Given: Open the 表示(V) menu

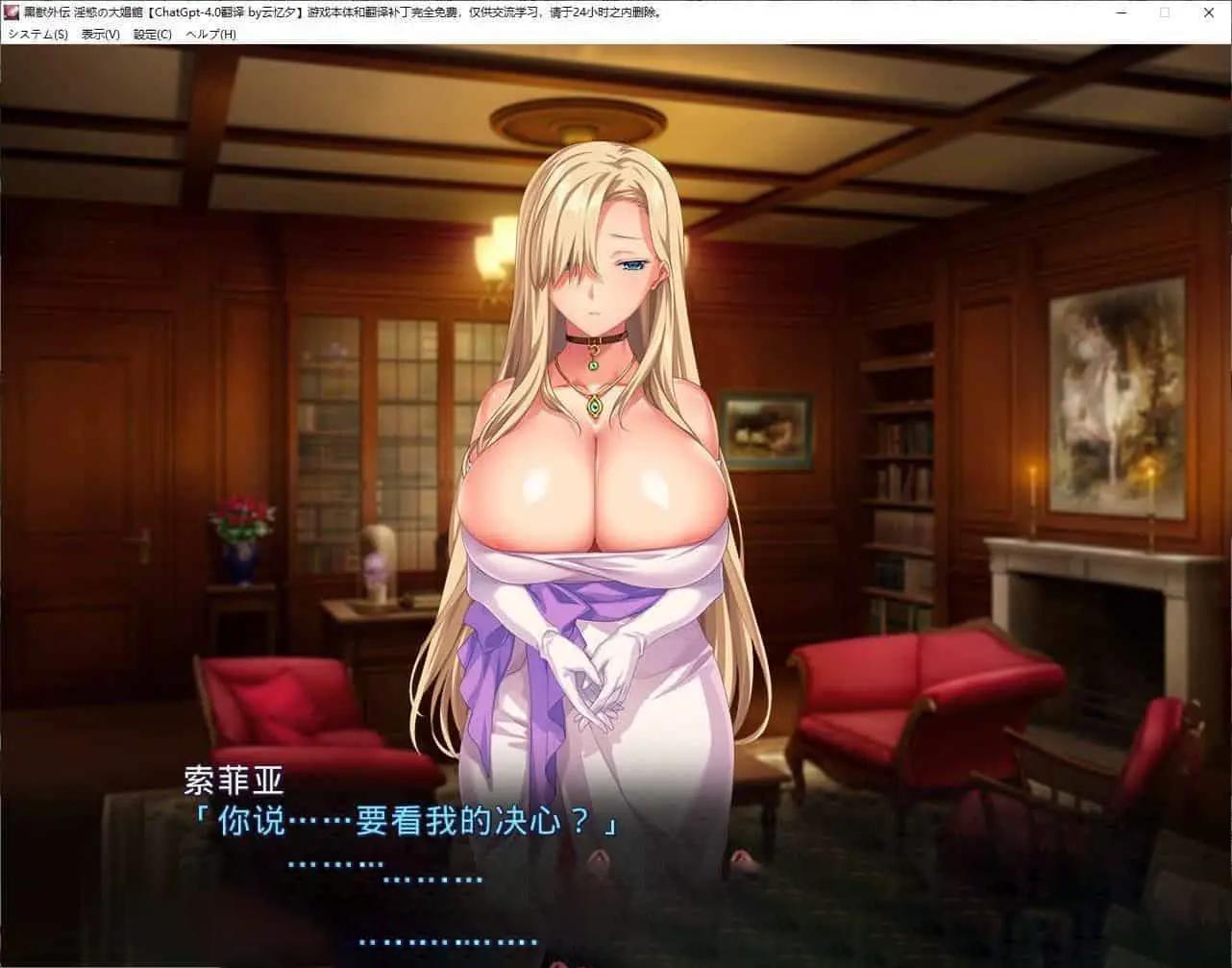Looking at the screenshot, I should coord(101,34).
